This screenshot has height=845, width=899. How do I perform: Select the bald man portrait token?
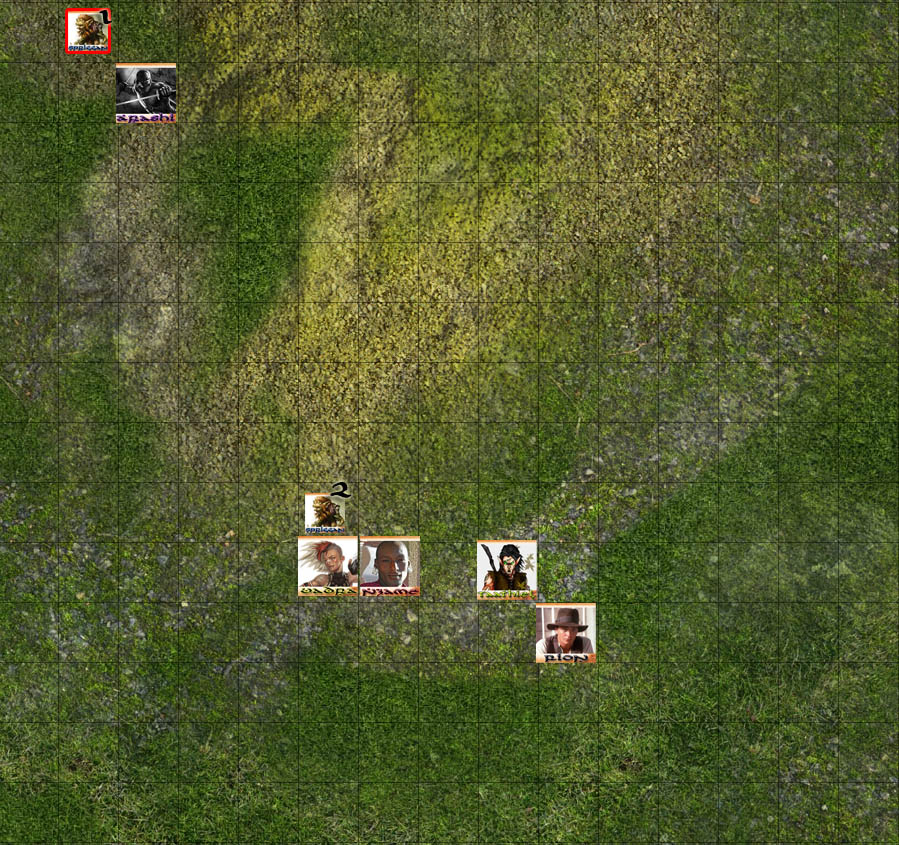click(x=389, y=567)
